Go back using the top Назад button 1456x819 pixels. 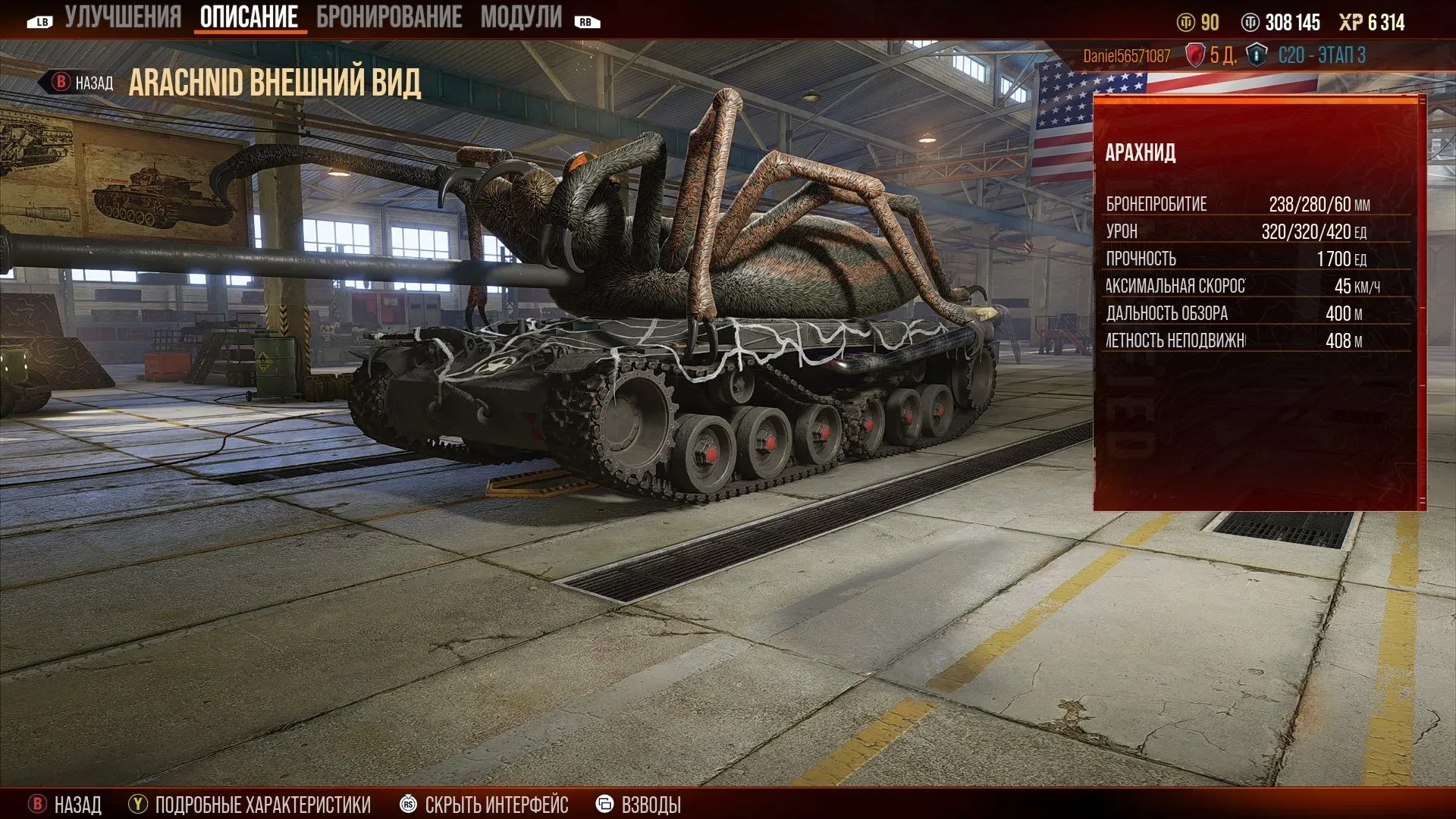tap(82, 83)
